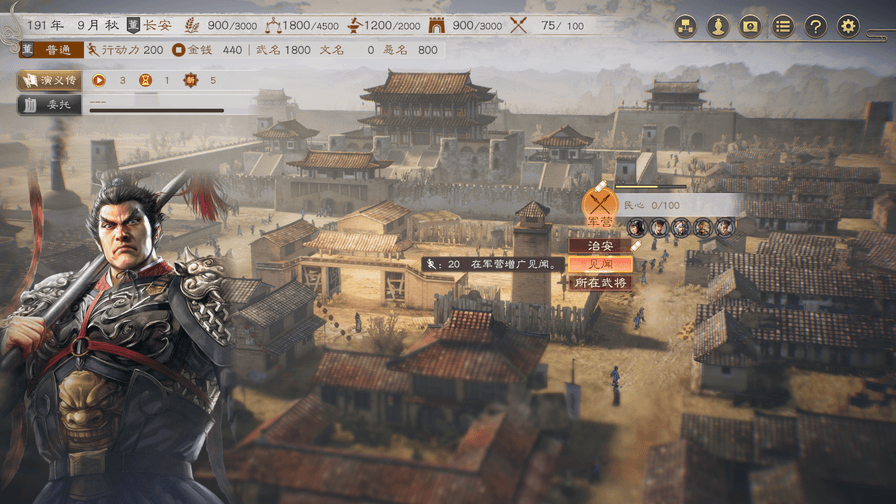Screen dimensions: 896x504
Task: Open the settings gear icon
Action: 848,26
